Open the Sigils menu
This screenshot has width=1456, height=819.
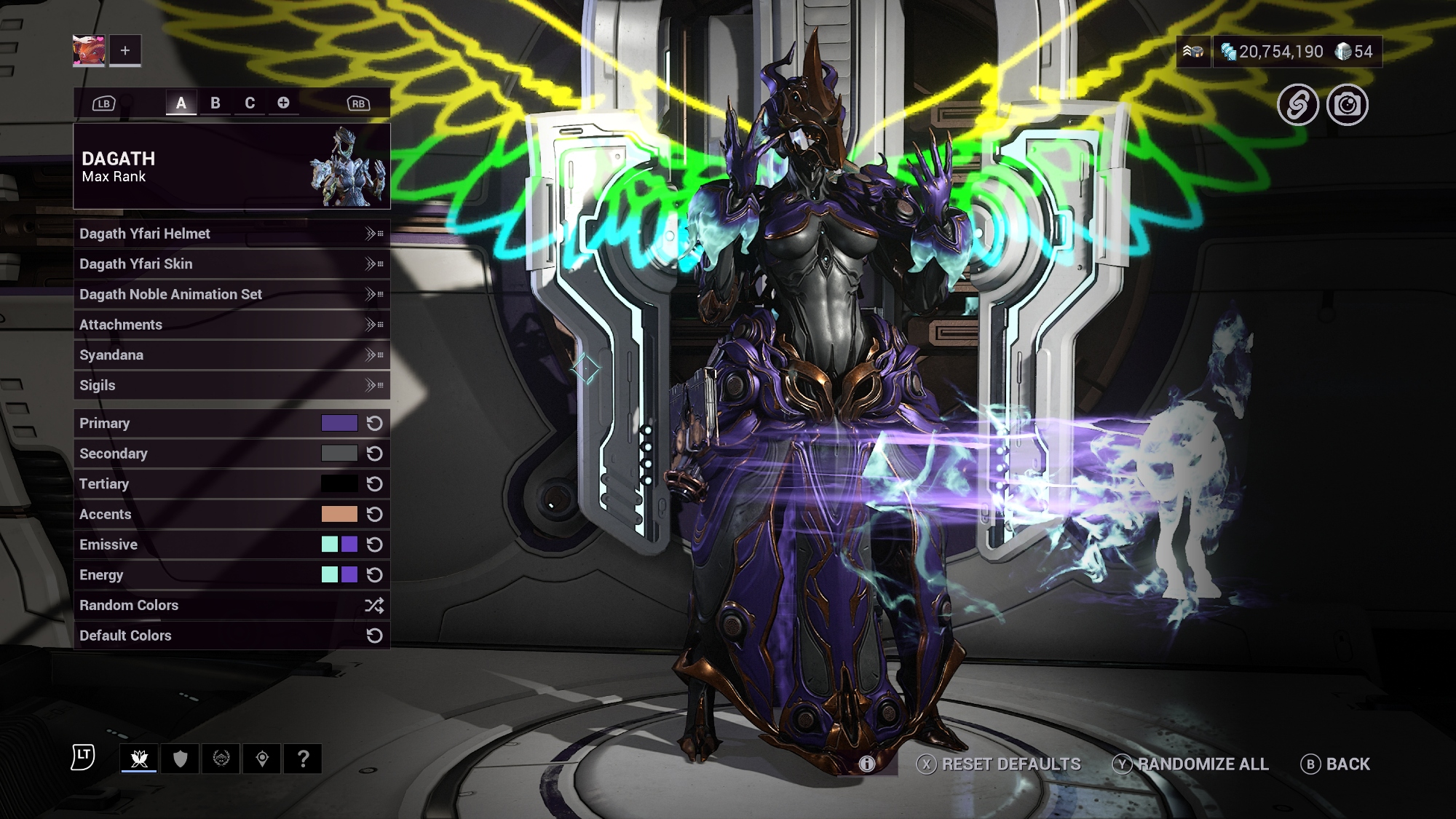pyautogui.click(x=232, y=385)
